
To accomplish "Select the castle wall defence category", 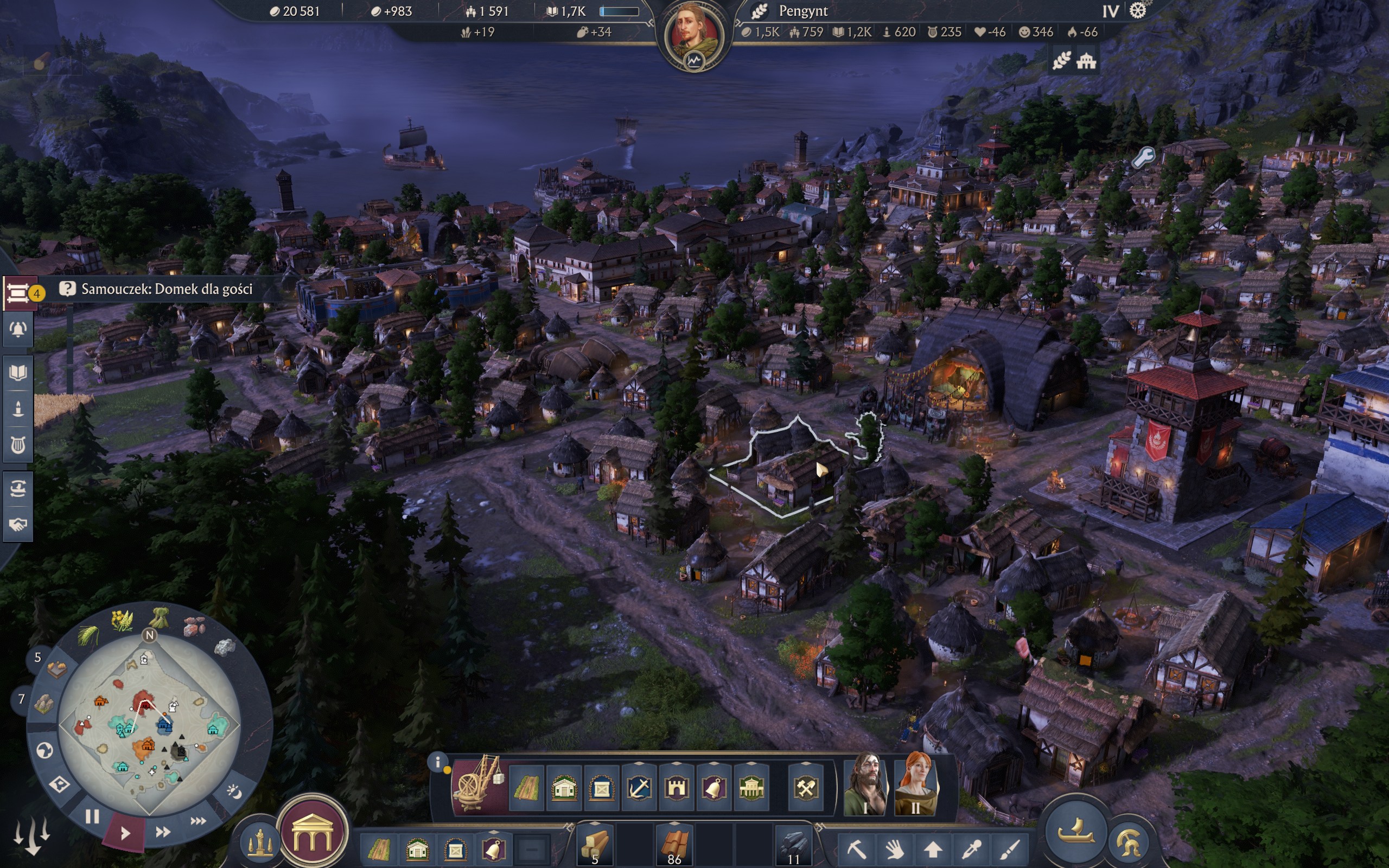I will click(676, 789).
